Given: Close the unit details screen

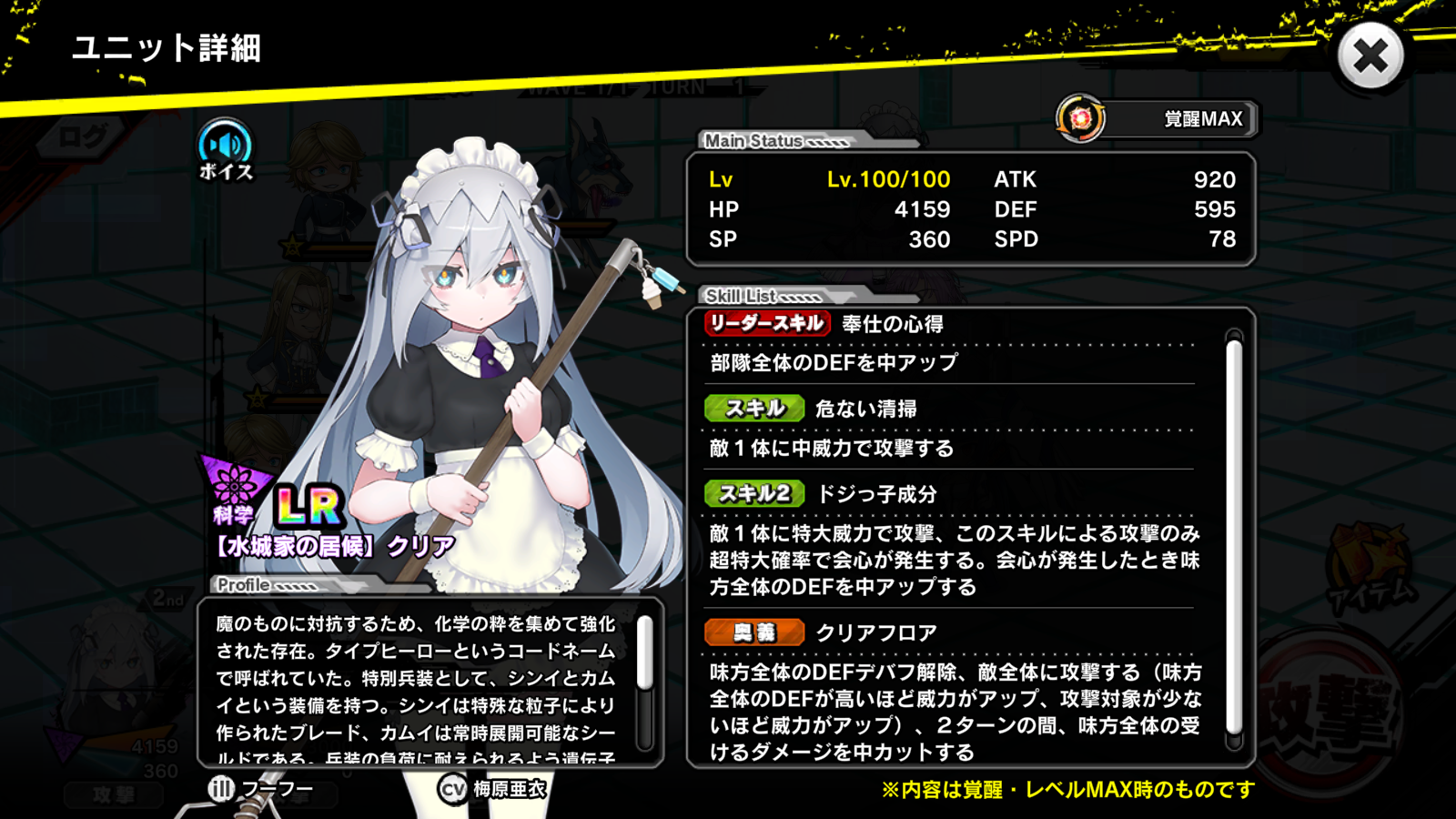Looking at the screenshot, I should click(x=1370, y=56).
